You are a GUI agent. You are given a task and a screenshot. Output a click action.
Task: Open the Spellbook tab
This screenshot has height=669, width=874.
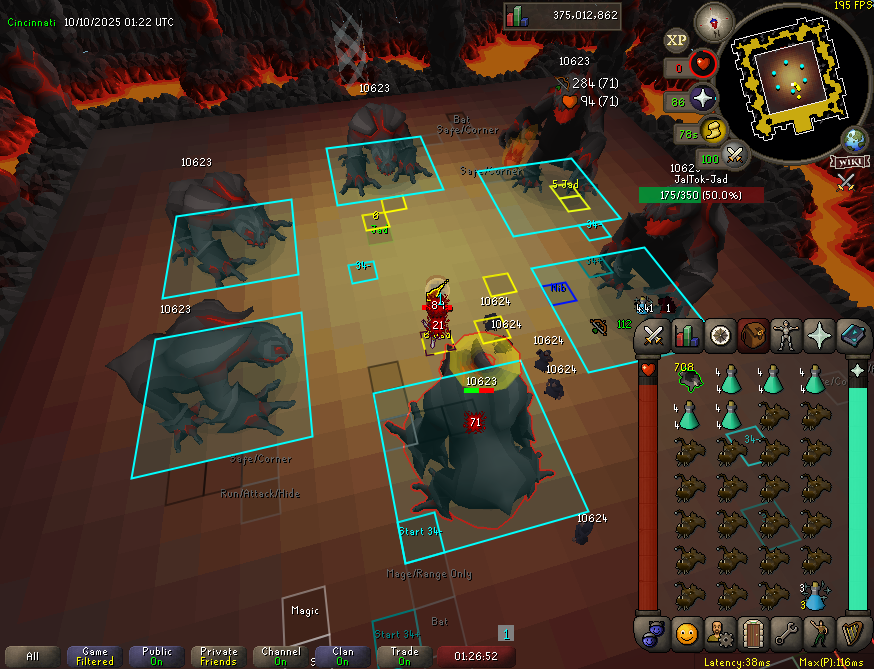tap(853, 335)
